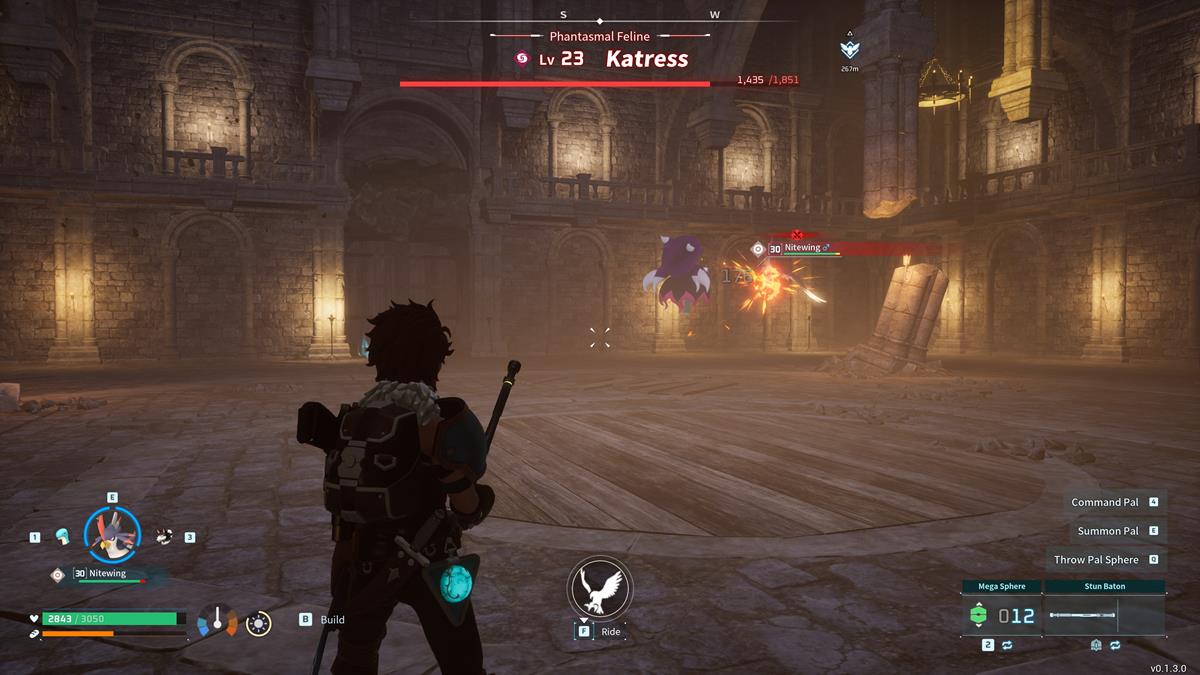Screen dimensions: 1200x675
Task: Choose the Command Pal action
Action: point(1105,502)
